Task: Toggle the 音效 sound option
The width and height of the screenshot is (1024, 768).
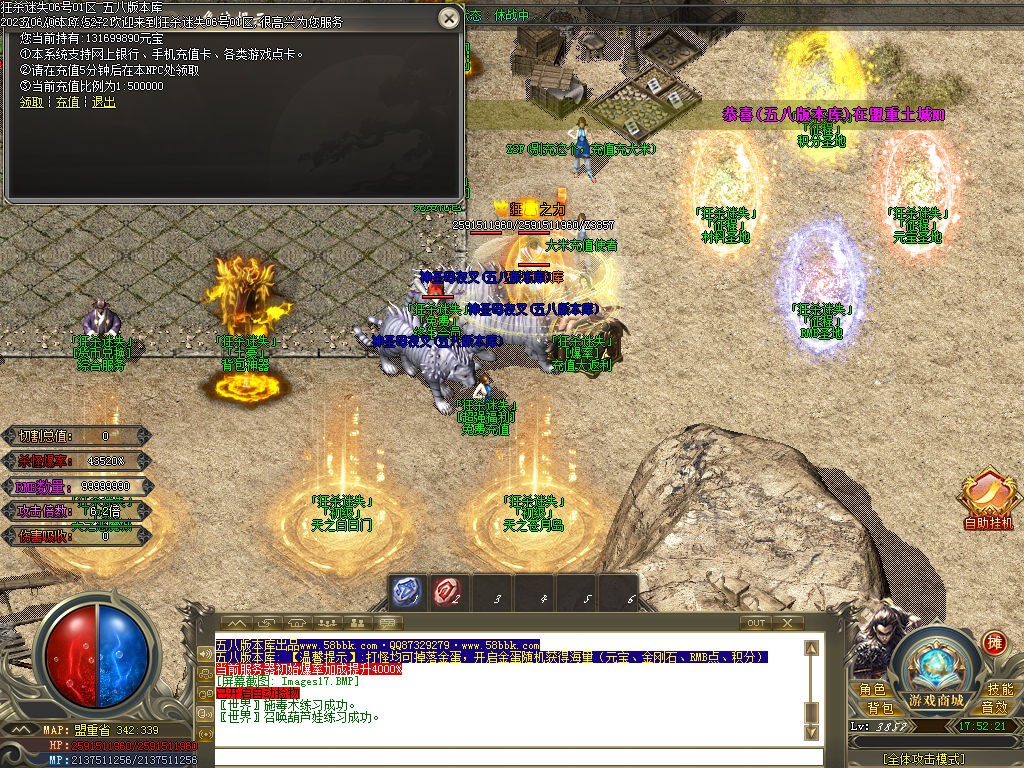Action: pos(994,708)
